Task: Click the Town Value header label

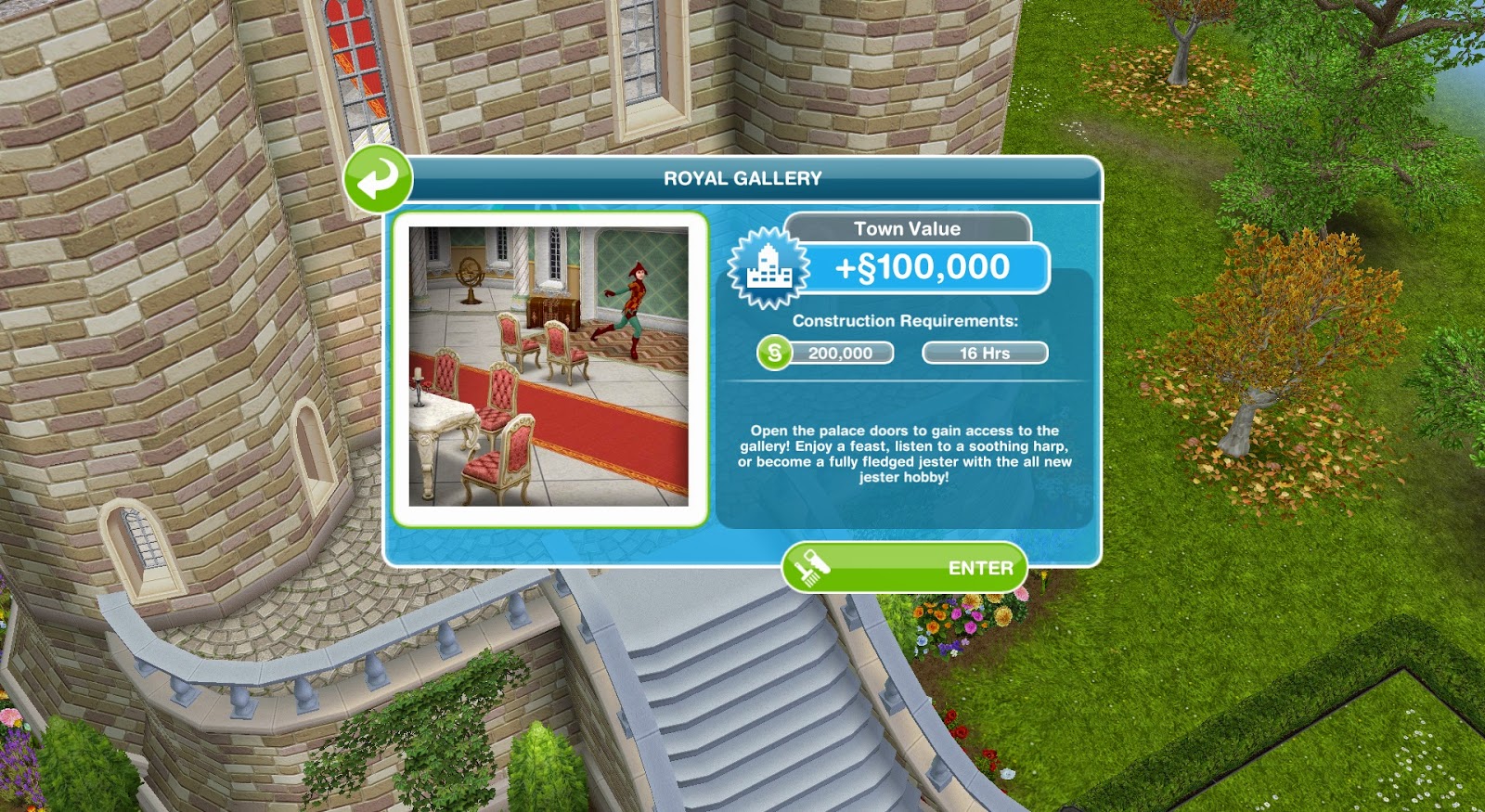Action: [908, 228]
